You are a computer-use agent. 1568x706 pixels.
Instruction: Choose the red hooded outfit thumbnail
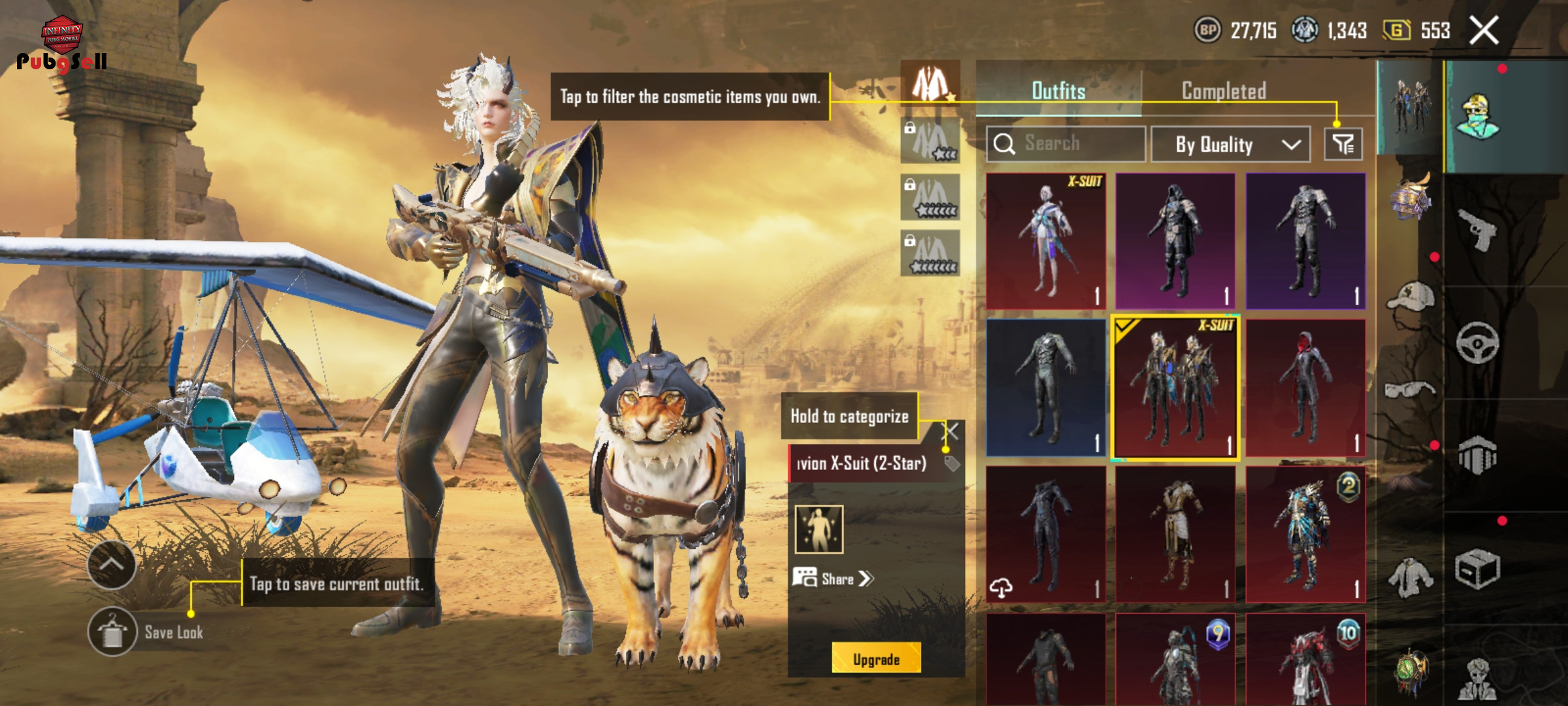click(1305, 388)
